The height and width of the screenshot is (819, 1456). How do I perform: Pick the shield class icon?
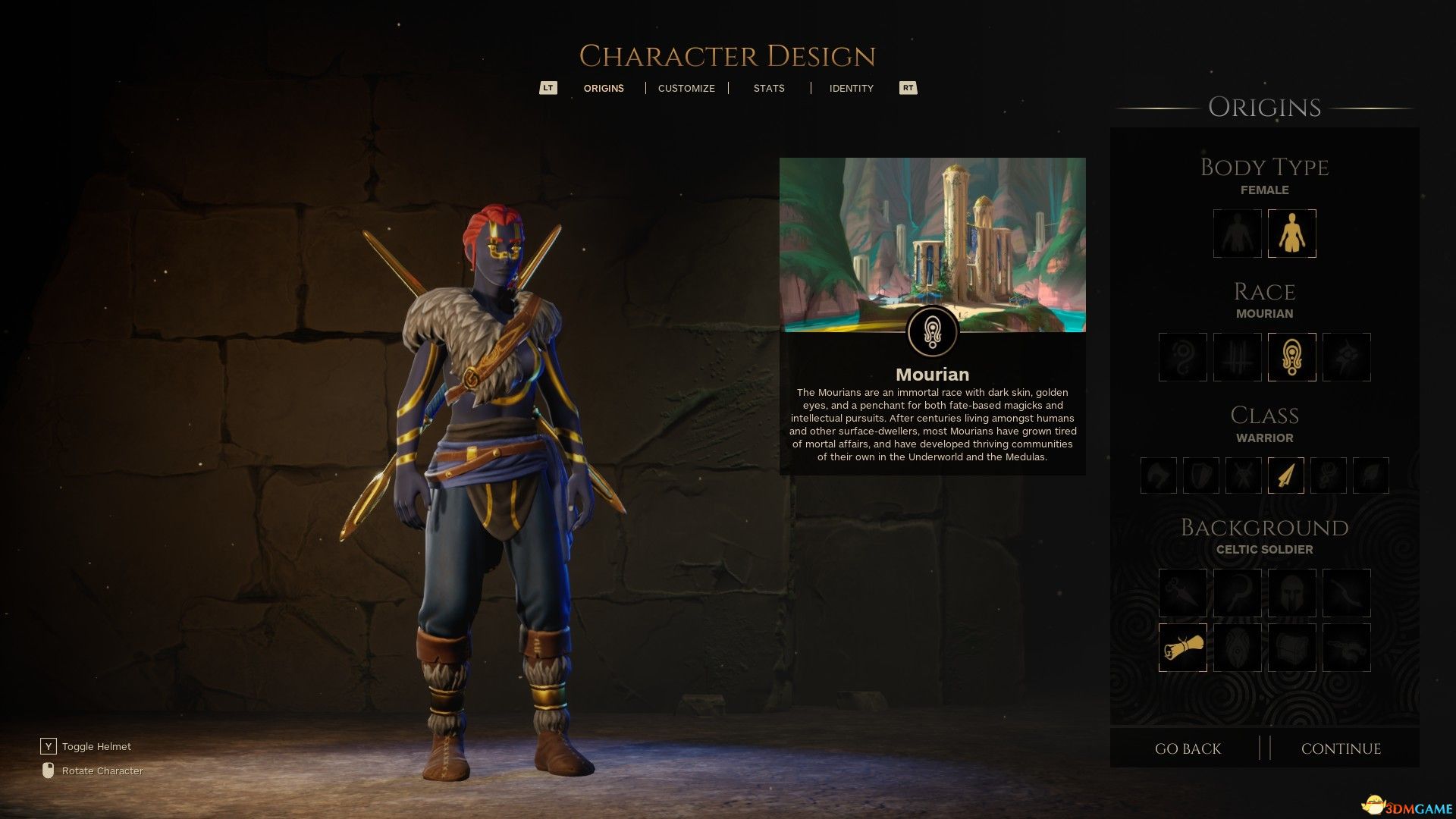1200,475
